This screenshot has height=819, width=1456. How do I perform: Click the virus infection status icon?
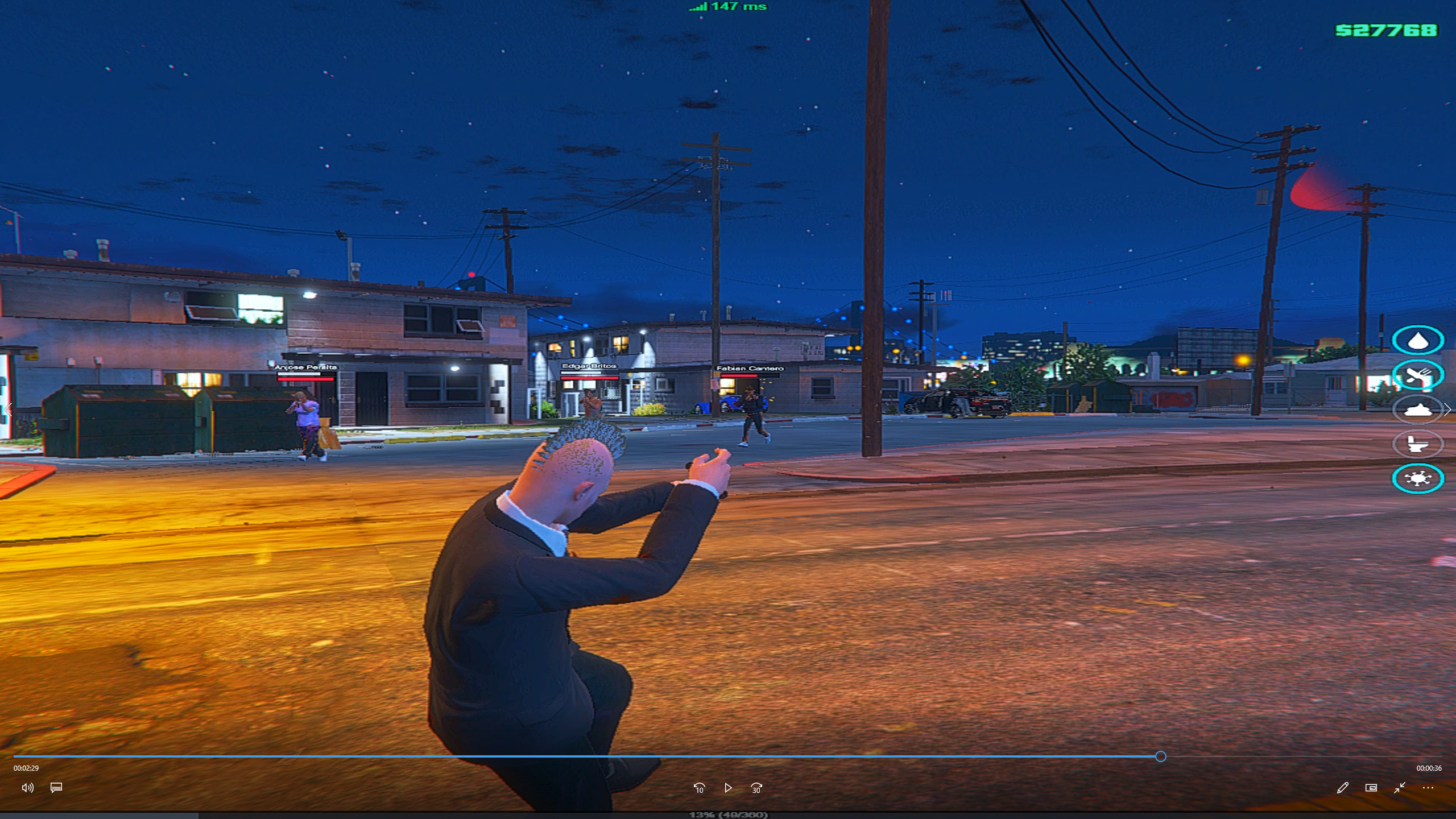coord(1417,478)
